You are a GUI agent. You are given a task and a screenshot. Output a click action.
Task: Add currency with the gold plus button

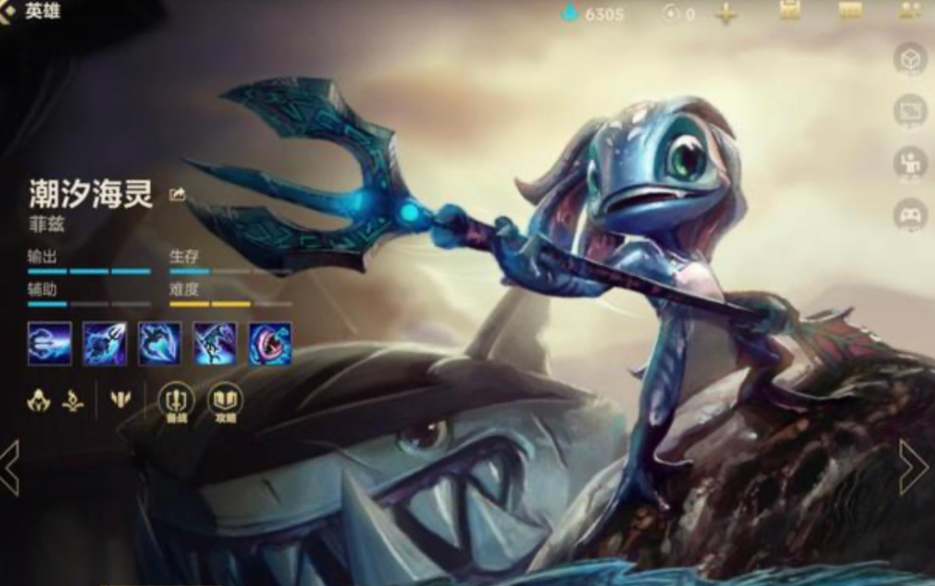point(726,14)
